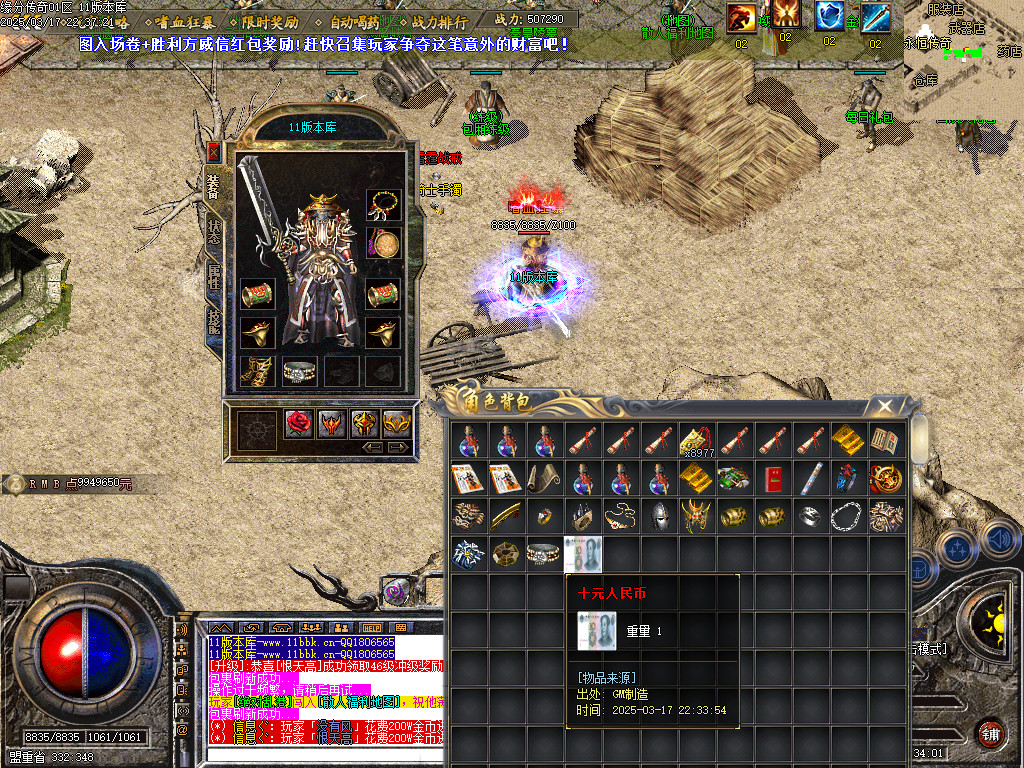Go to next equipment page arrow
Image resolution: width=1024 pixels, height=768 pixels.
[x=399, y=446]
